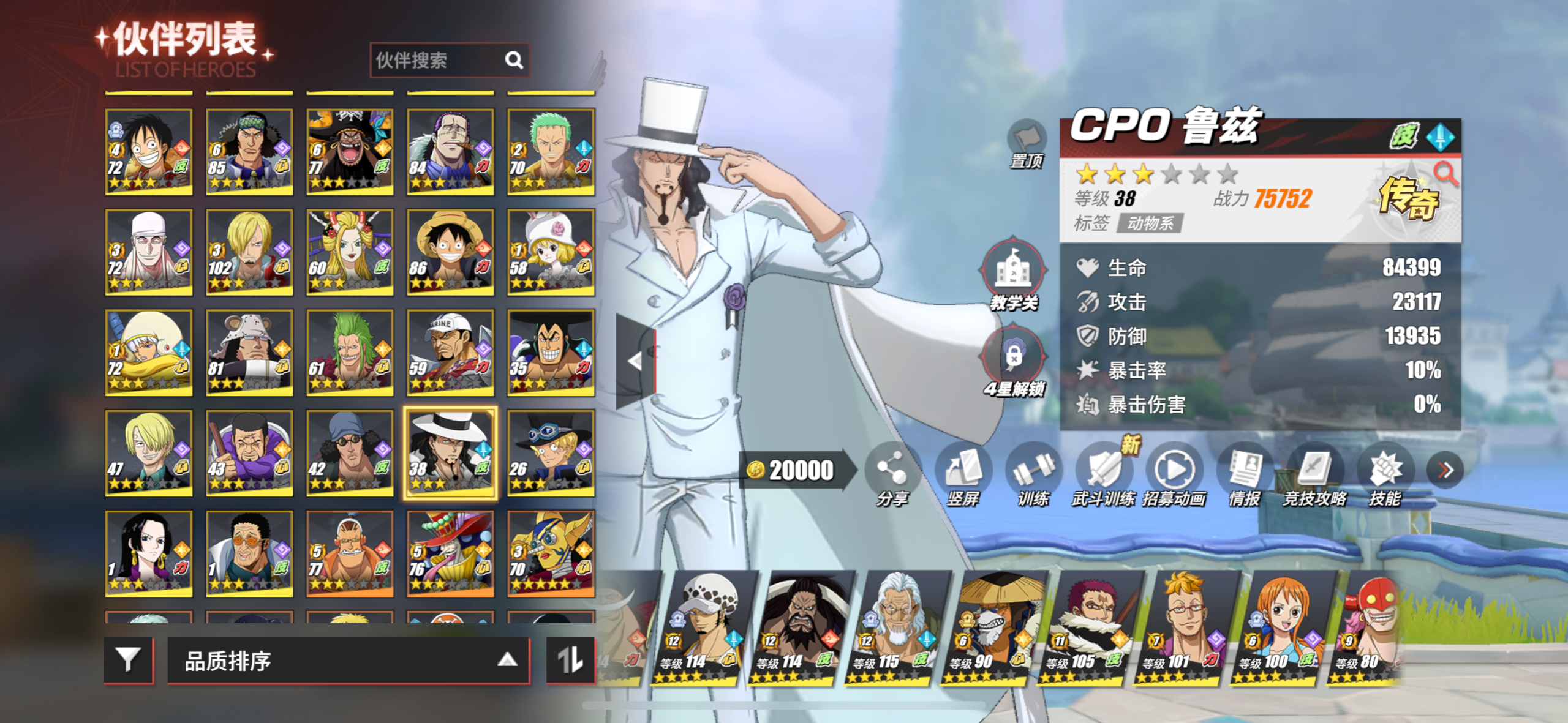Expand more options with the red arrows

click(x=1445, y=470)
